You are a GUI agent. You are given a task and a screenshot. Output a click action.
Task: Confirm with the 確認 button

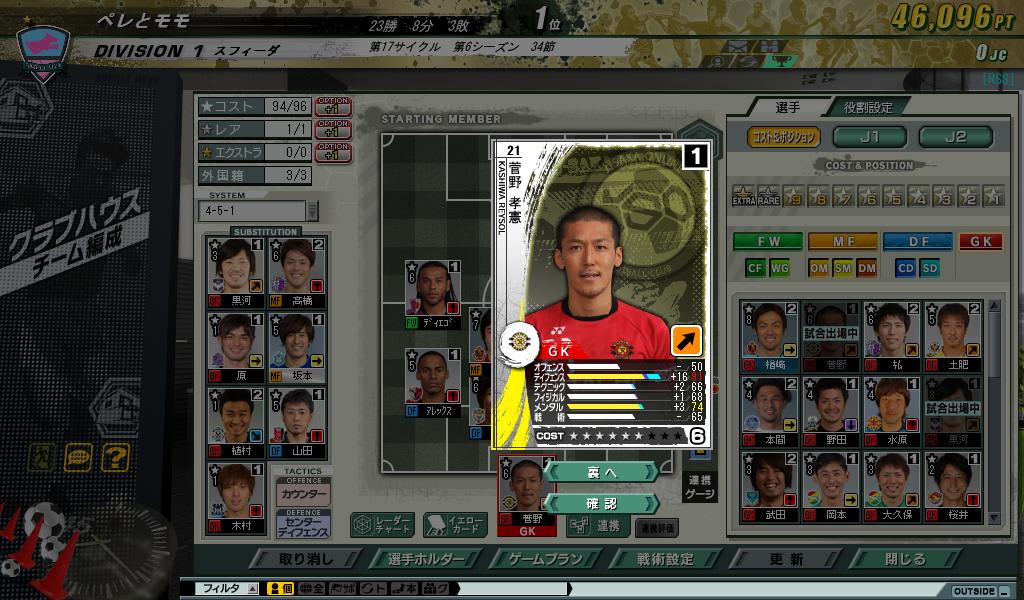602,503
